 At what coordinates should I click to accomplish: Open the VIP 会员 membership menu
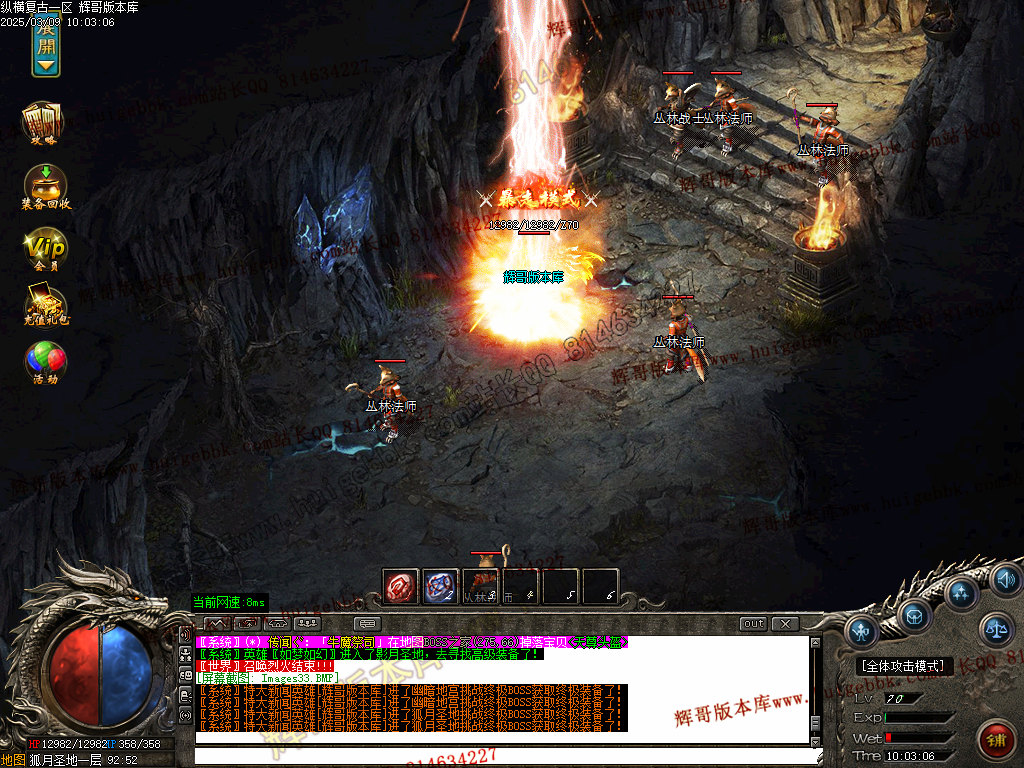[x=45, y=250]
